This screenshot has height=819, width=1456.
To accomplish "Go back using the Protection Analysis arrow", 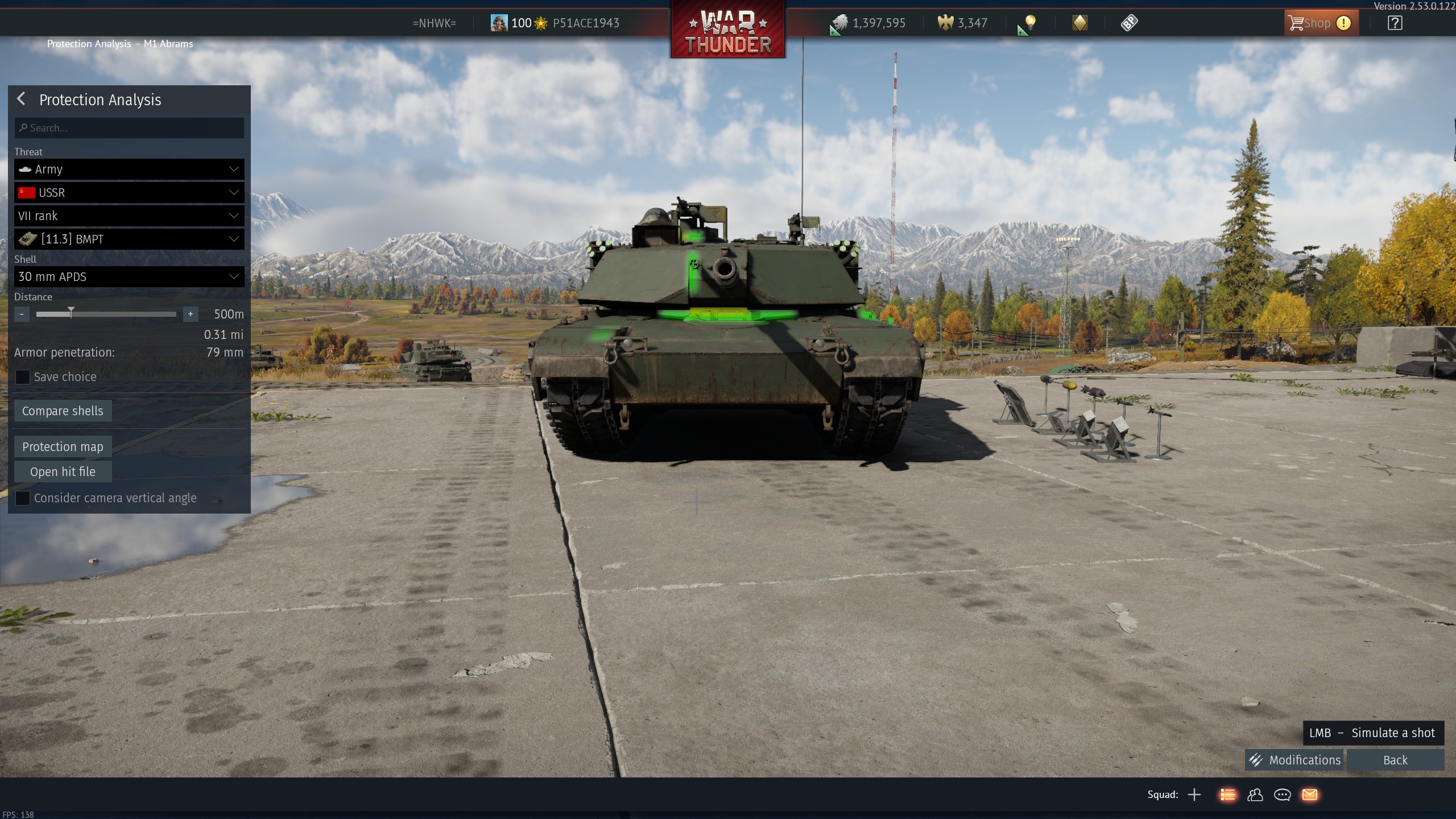I will (22, 99).
